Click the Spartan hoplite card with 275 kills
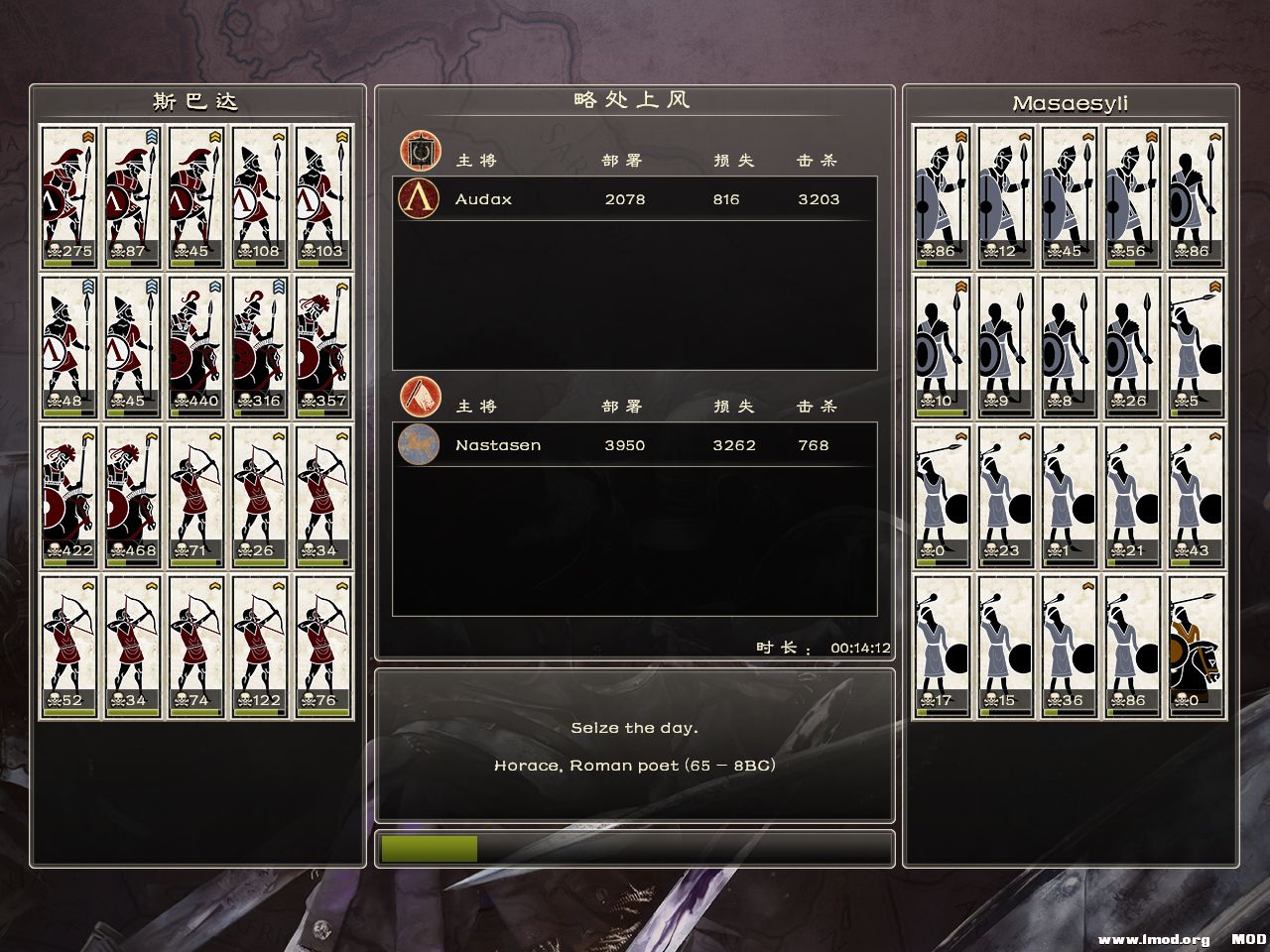 (69, 196)
